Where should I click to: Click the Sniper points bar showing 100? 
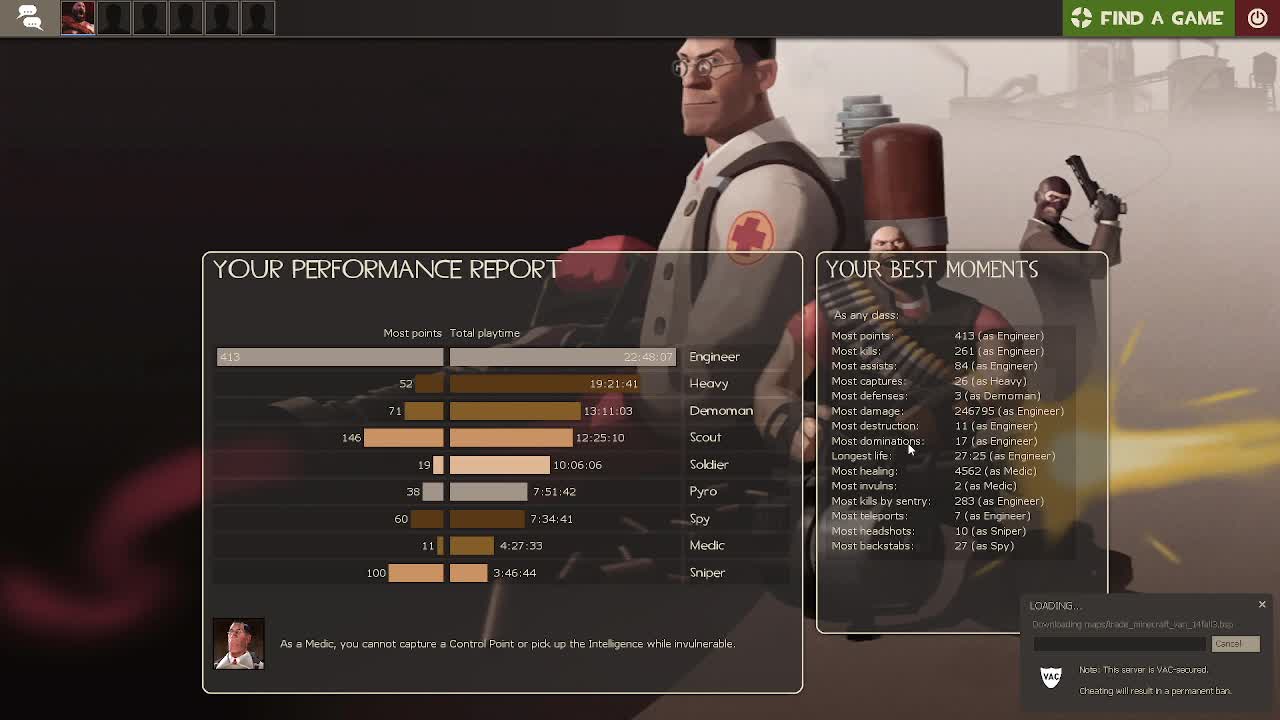(x=418, y=572)
